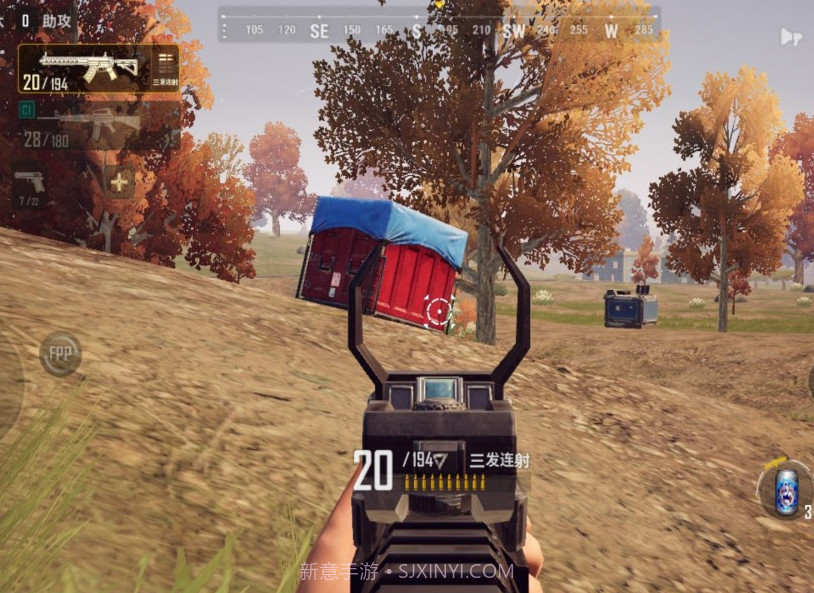This screenshot has height=593, width=814.
Task: Open the plus-sign medical item slot
Action: point(120,183)
